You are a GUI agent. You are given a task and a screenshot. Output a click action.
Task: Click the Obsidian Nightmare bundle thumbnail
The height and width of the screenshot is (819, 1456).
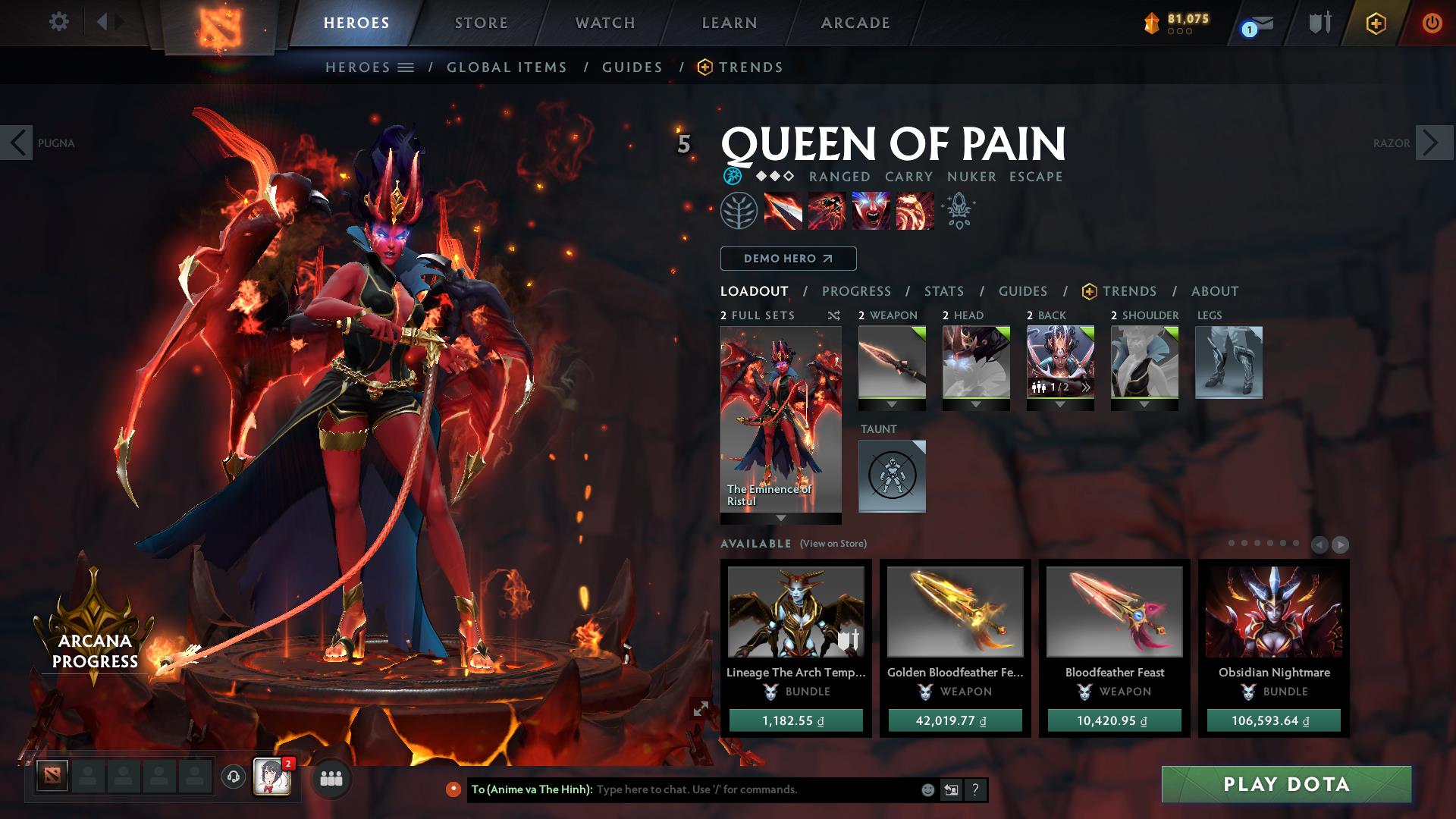(1272, 614)
